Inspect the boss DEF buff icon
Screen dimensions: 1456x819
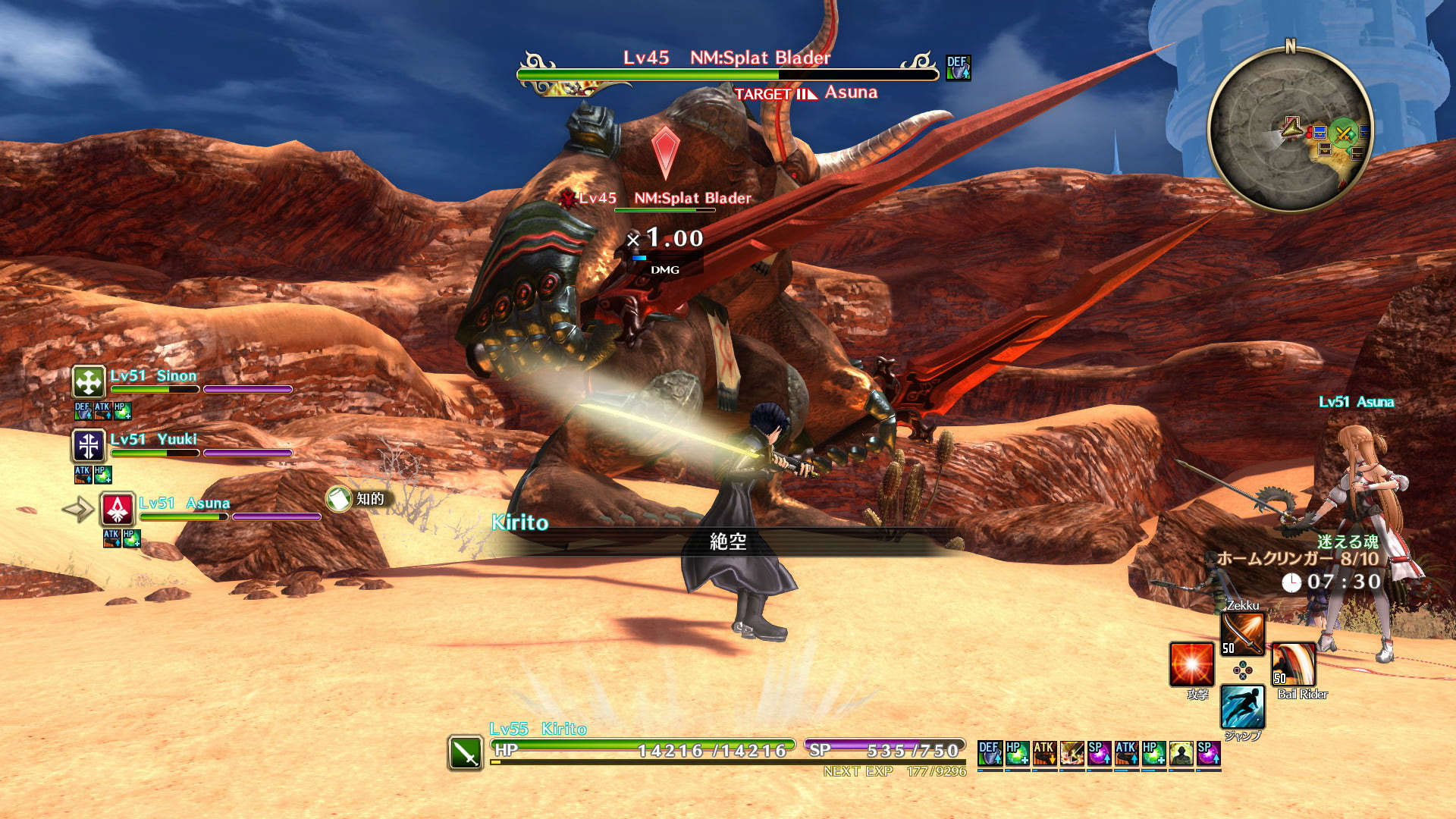coord(958,67)
